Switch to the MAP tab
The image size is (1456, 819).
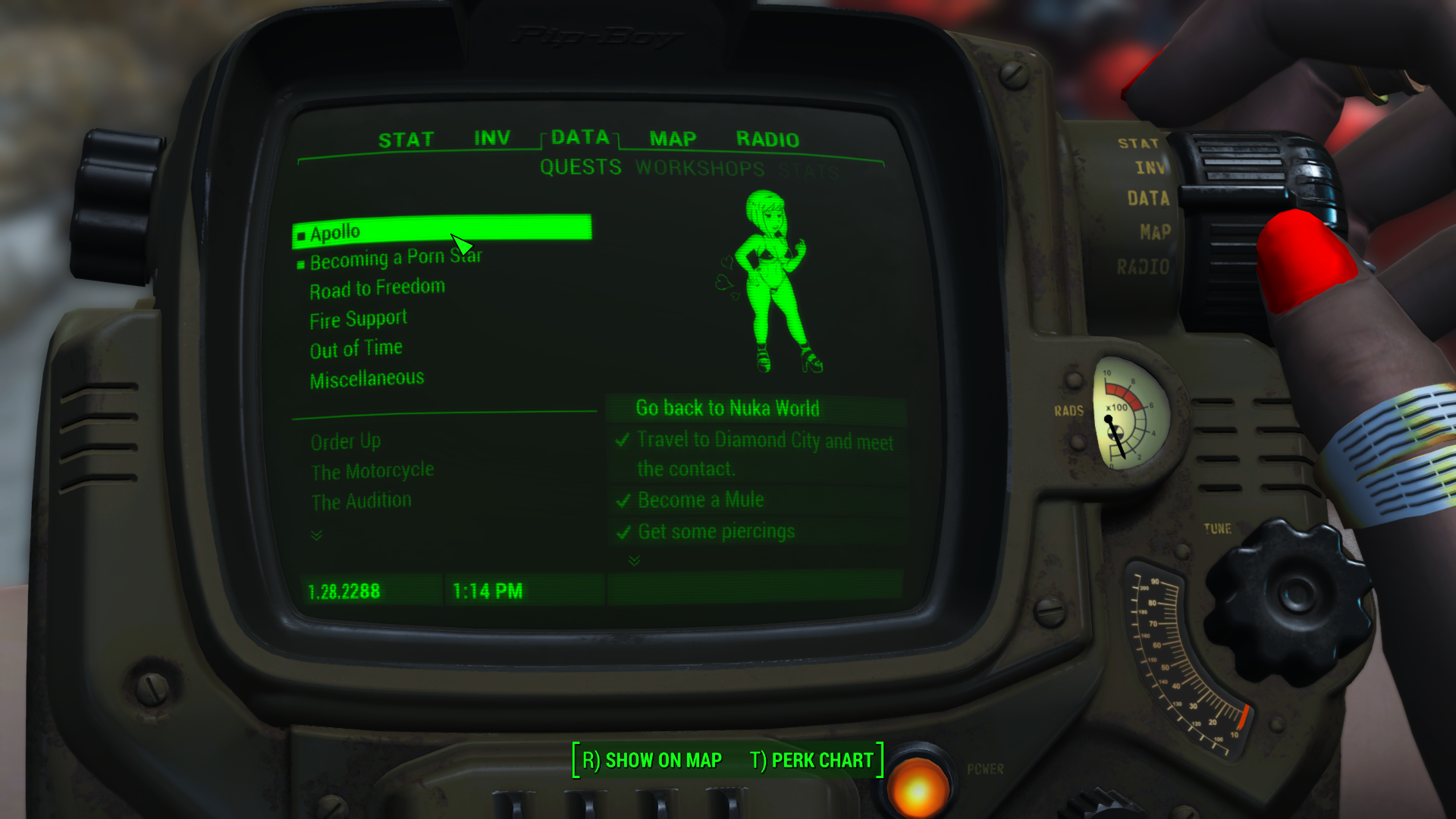point(673,139)
